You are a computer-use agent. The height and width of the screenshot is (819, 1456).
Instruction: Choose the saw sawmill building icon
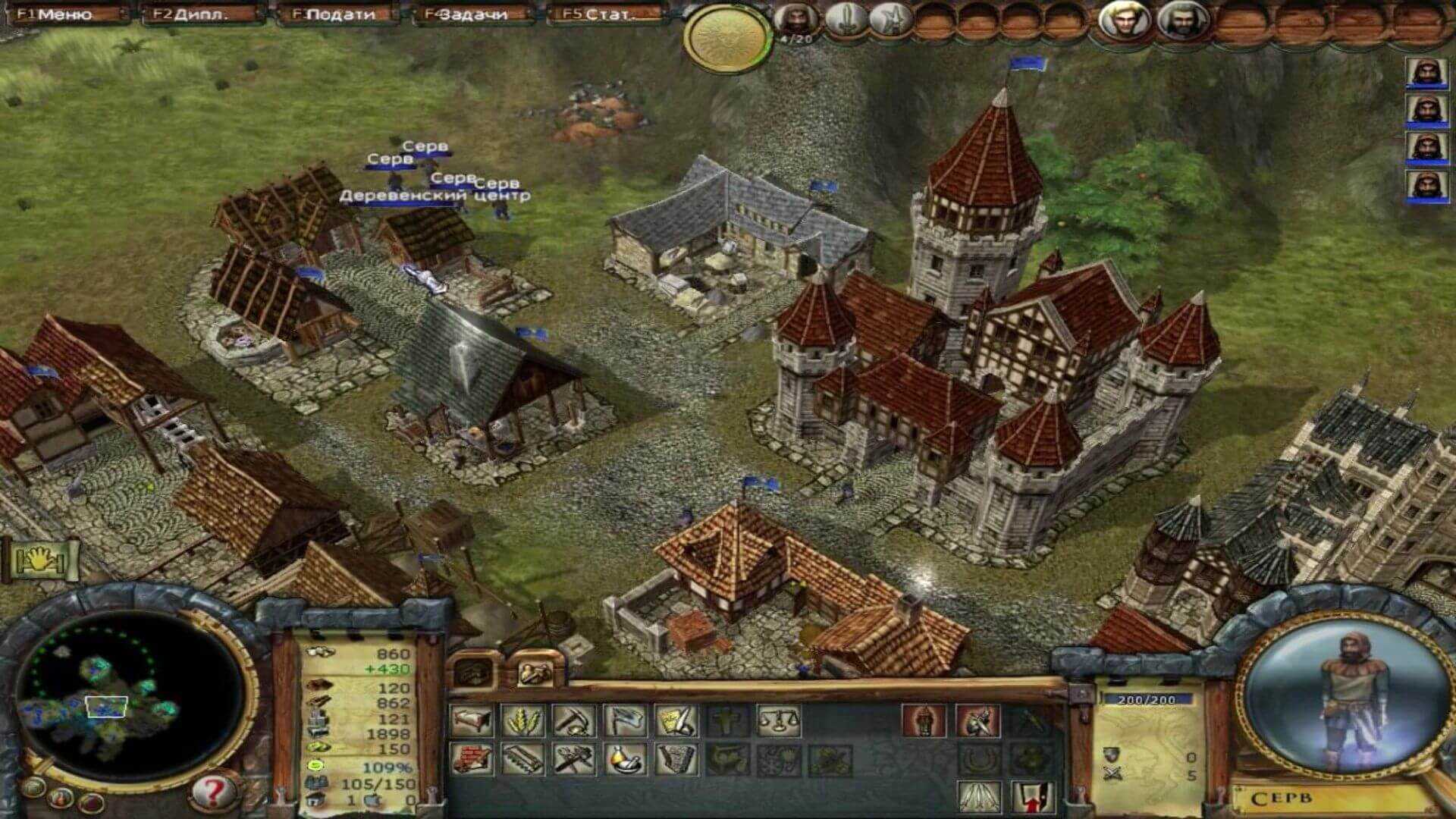523,758
